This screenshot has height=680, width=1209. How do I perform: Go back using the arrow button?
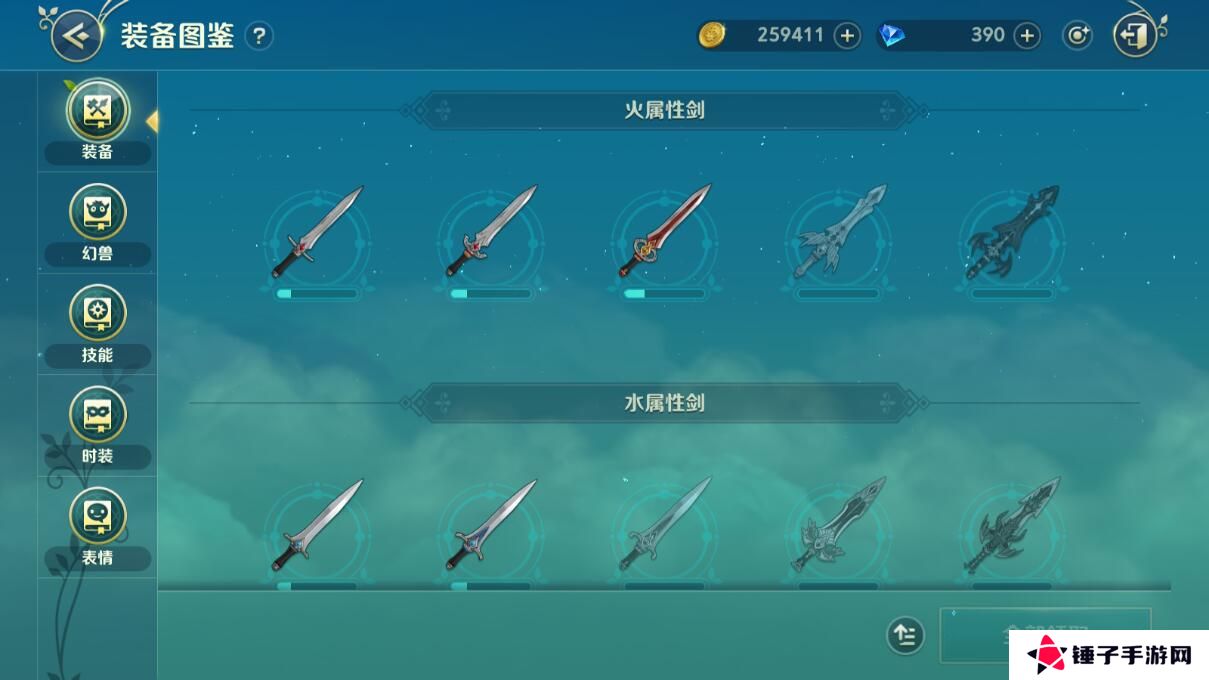tap(76, 36)
